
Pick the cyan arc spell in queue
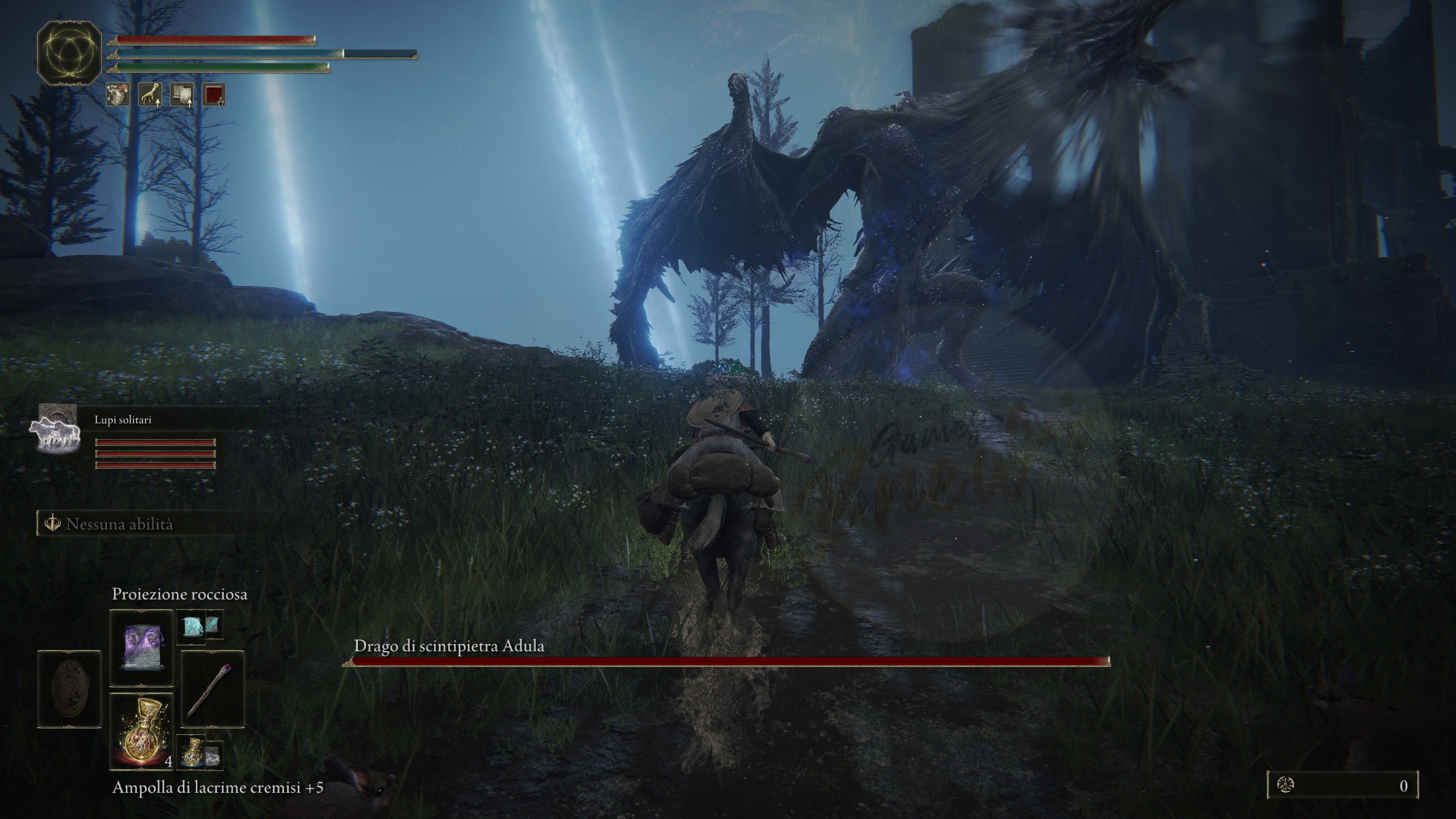(191, 626)
